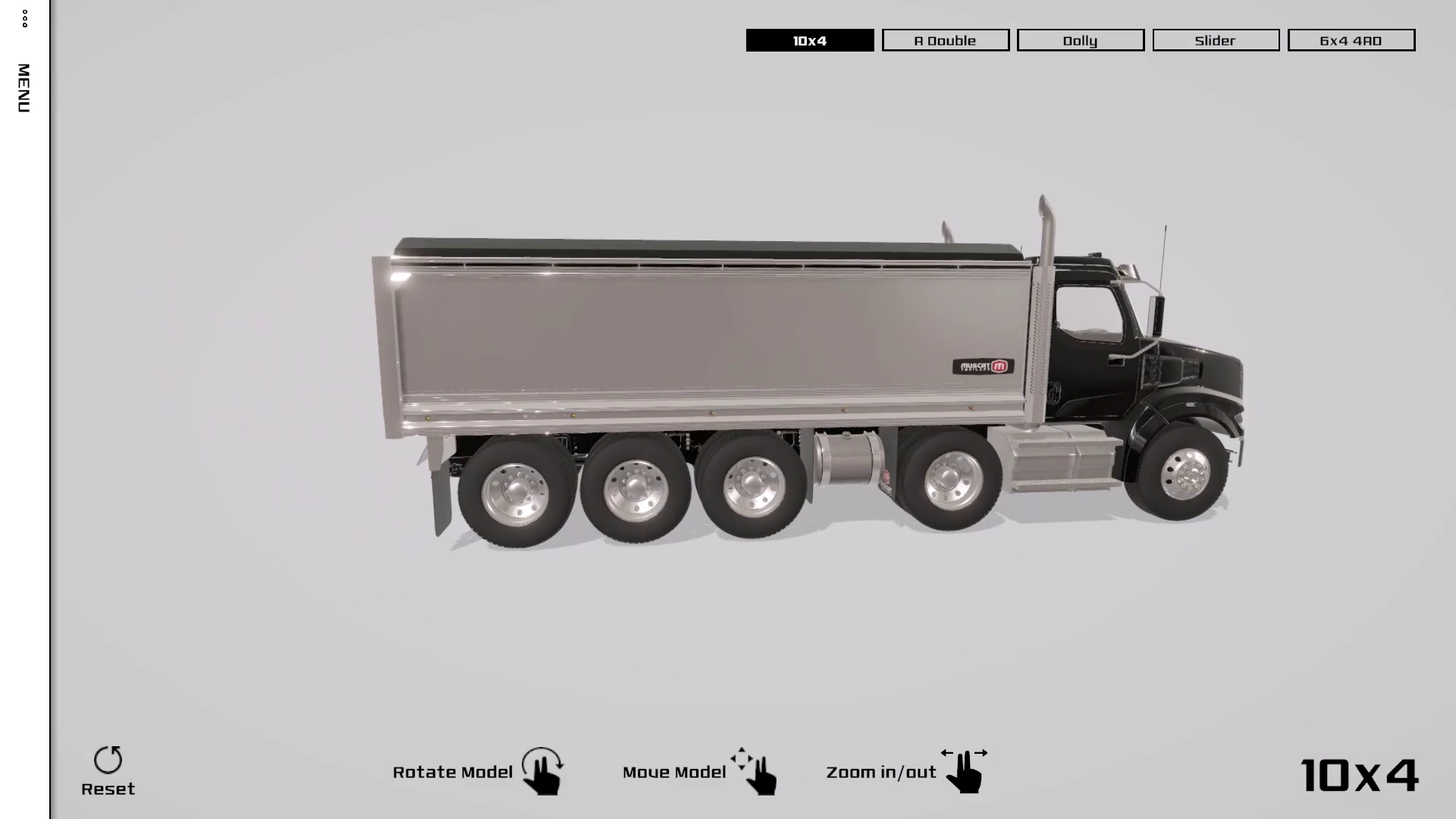
Task: Activate the Slider configuration
Action: pyautogui.click(x=1215, y=40)
